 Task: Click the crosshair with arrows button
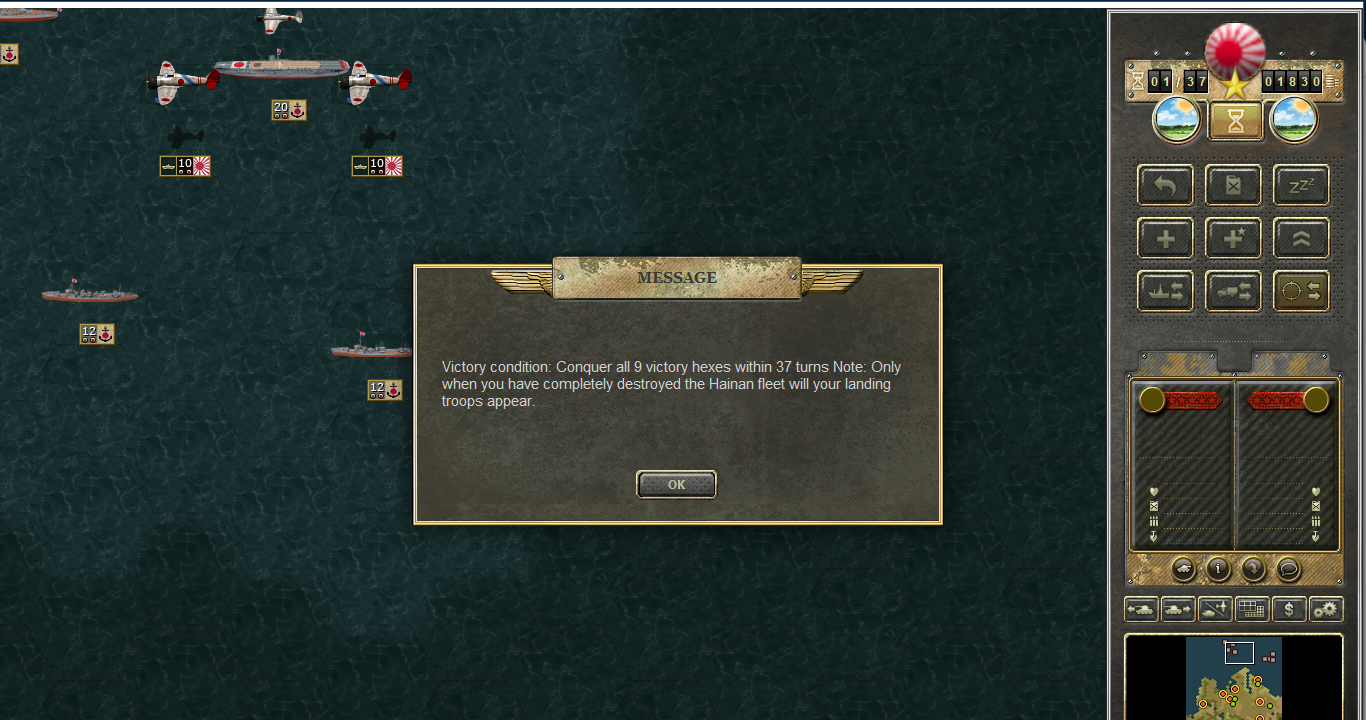click(x=1301, y=291)
